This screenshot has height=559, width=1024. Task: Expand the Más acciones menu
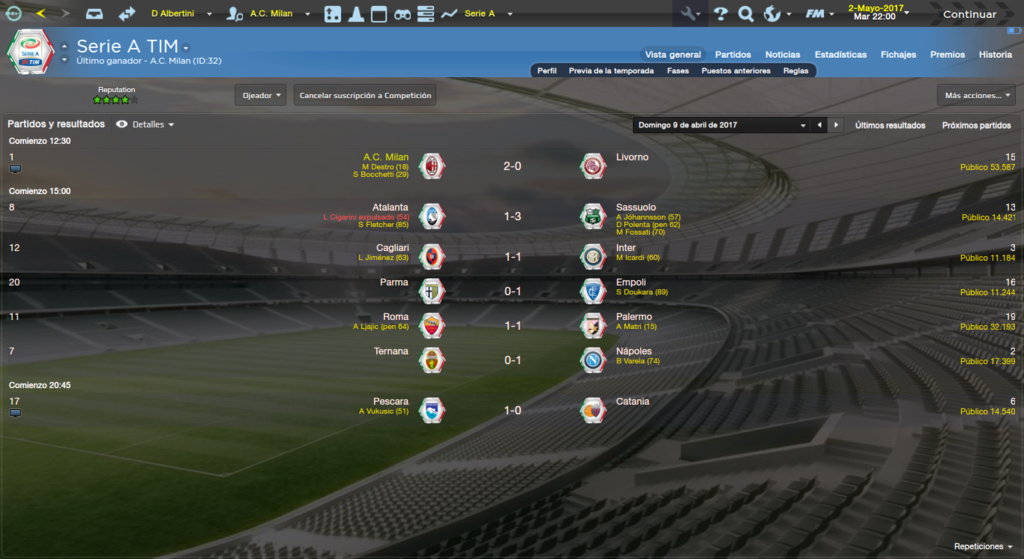976,96
